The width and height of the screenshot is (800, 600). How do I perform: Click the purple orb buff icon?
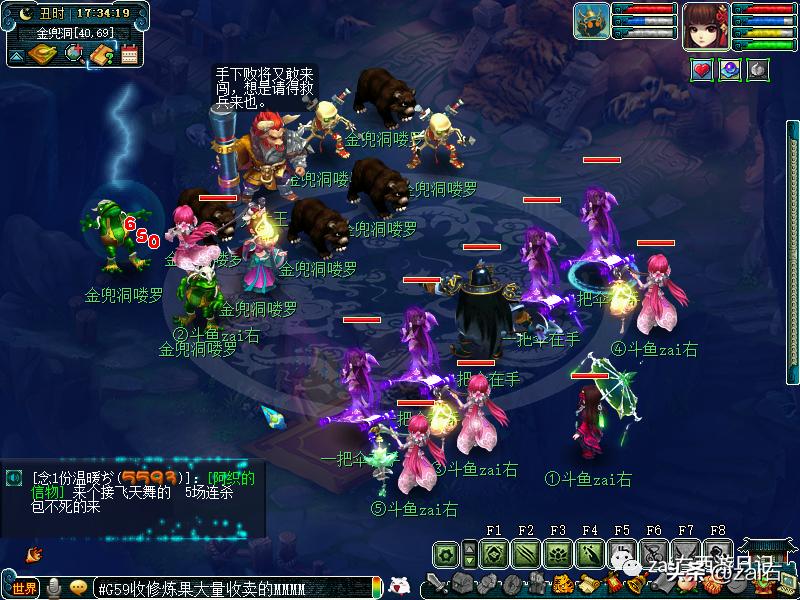click(730, 70)
